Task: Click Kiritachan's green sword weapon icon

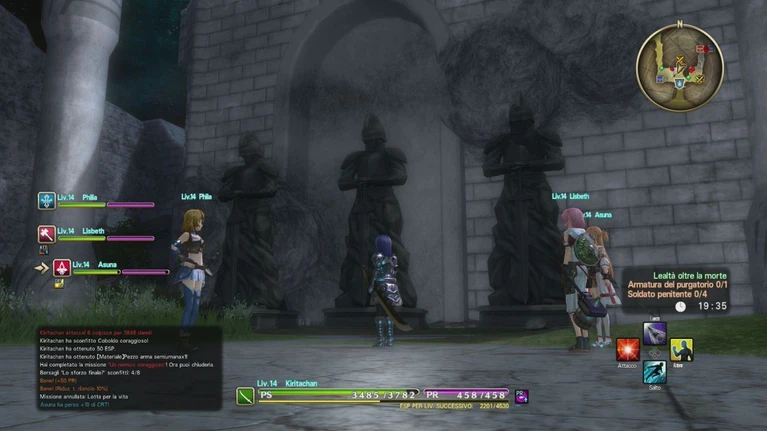Action: tap(245, 396)
